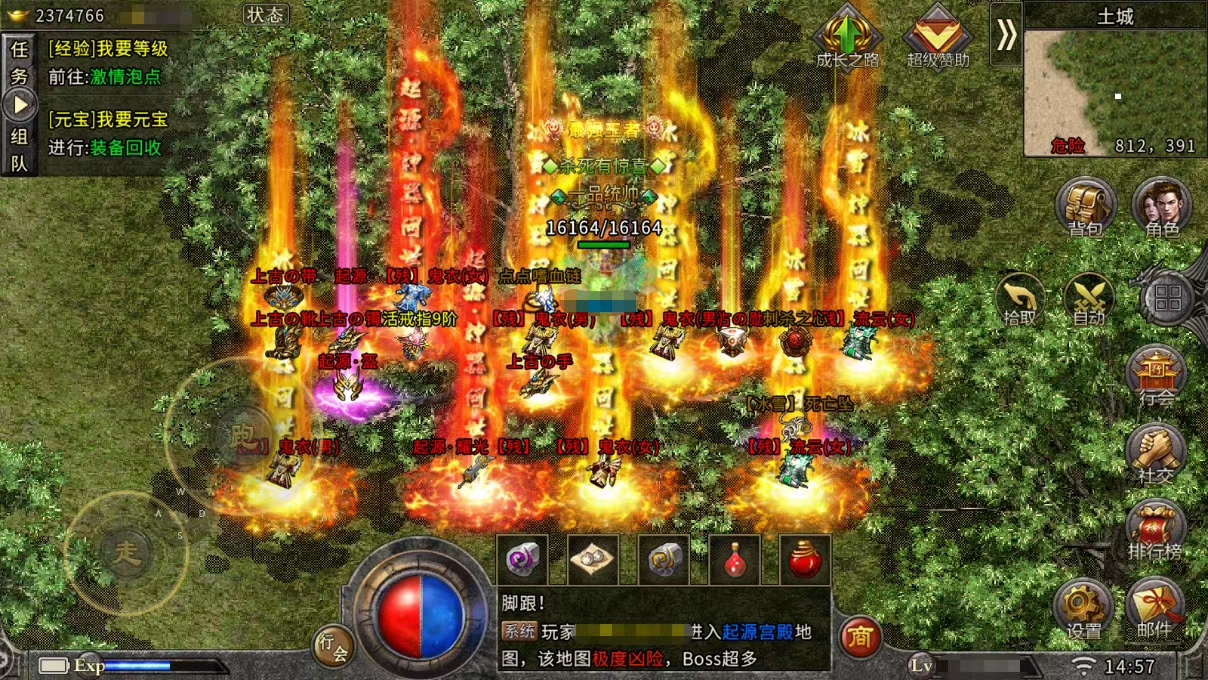The image size is (1208, 680).
Task: Check the 邮件 mailbox
Action: [x=1157, y=608]
